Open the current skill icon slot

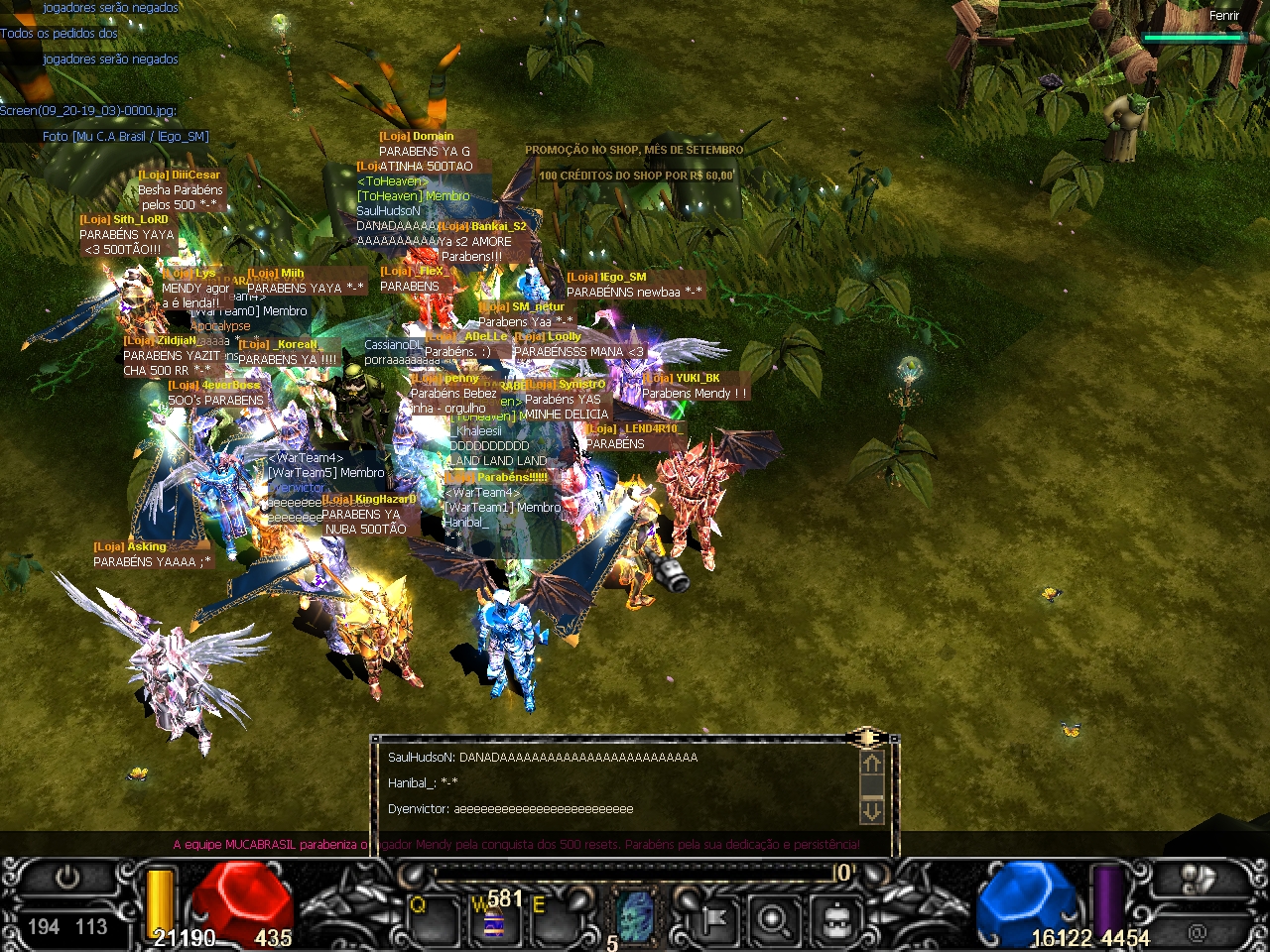coord(636,917)
